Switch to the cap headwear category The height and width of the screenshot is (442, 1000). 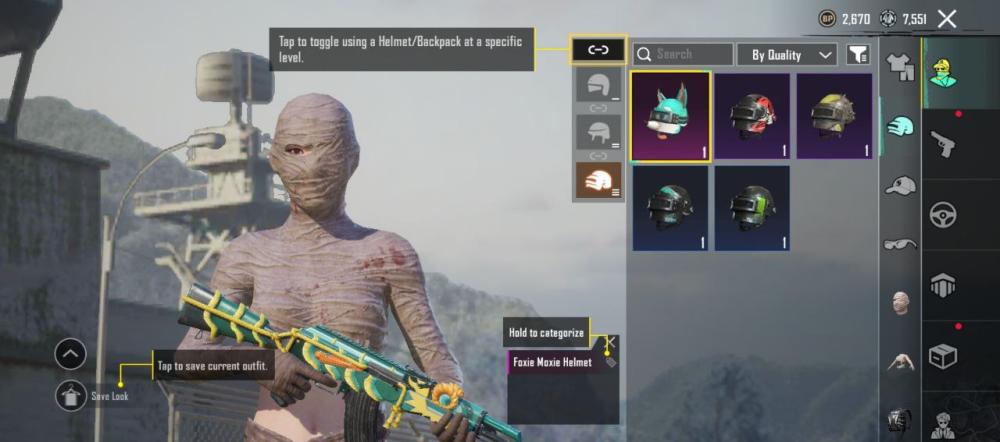coord(900,185)
